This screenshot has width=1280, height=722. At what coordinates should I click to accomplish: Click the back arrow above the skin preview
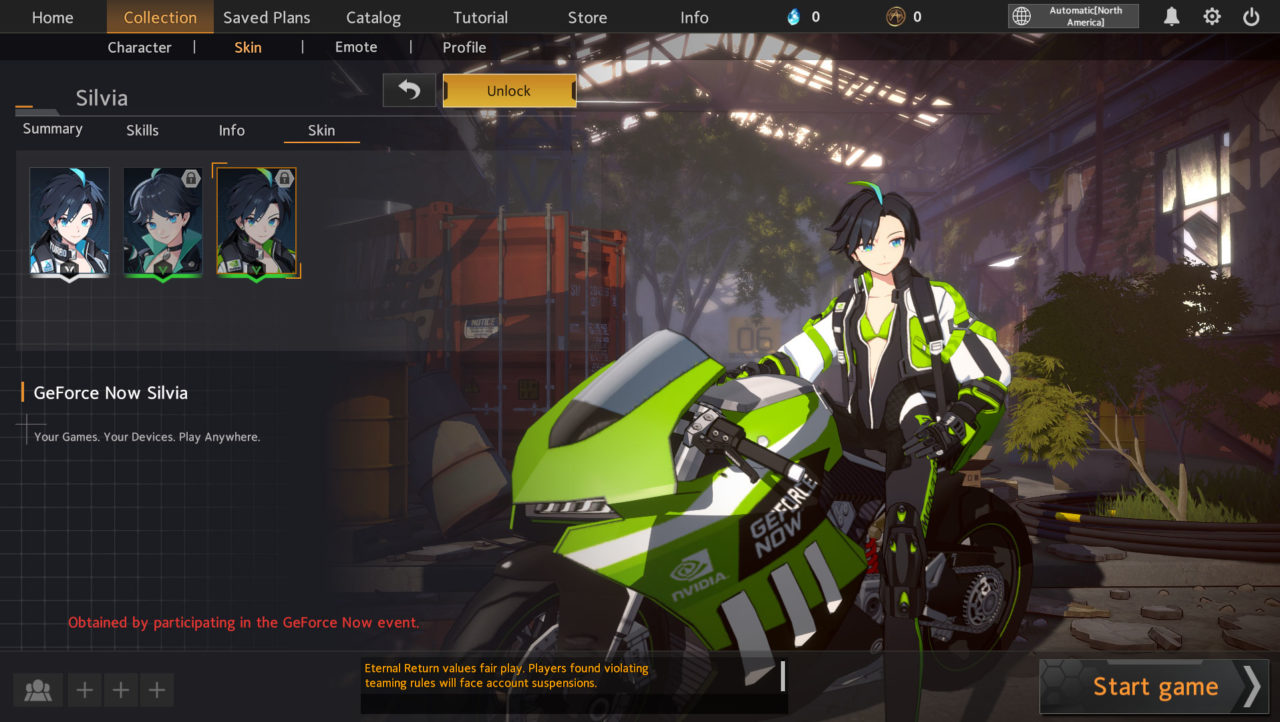point(409,89)
